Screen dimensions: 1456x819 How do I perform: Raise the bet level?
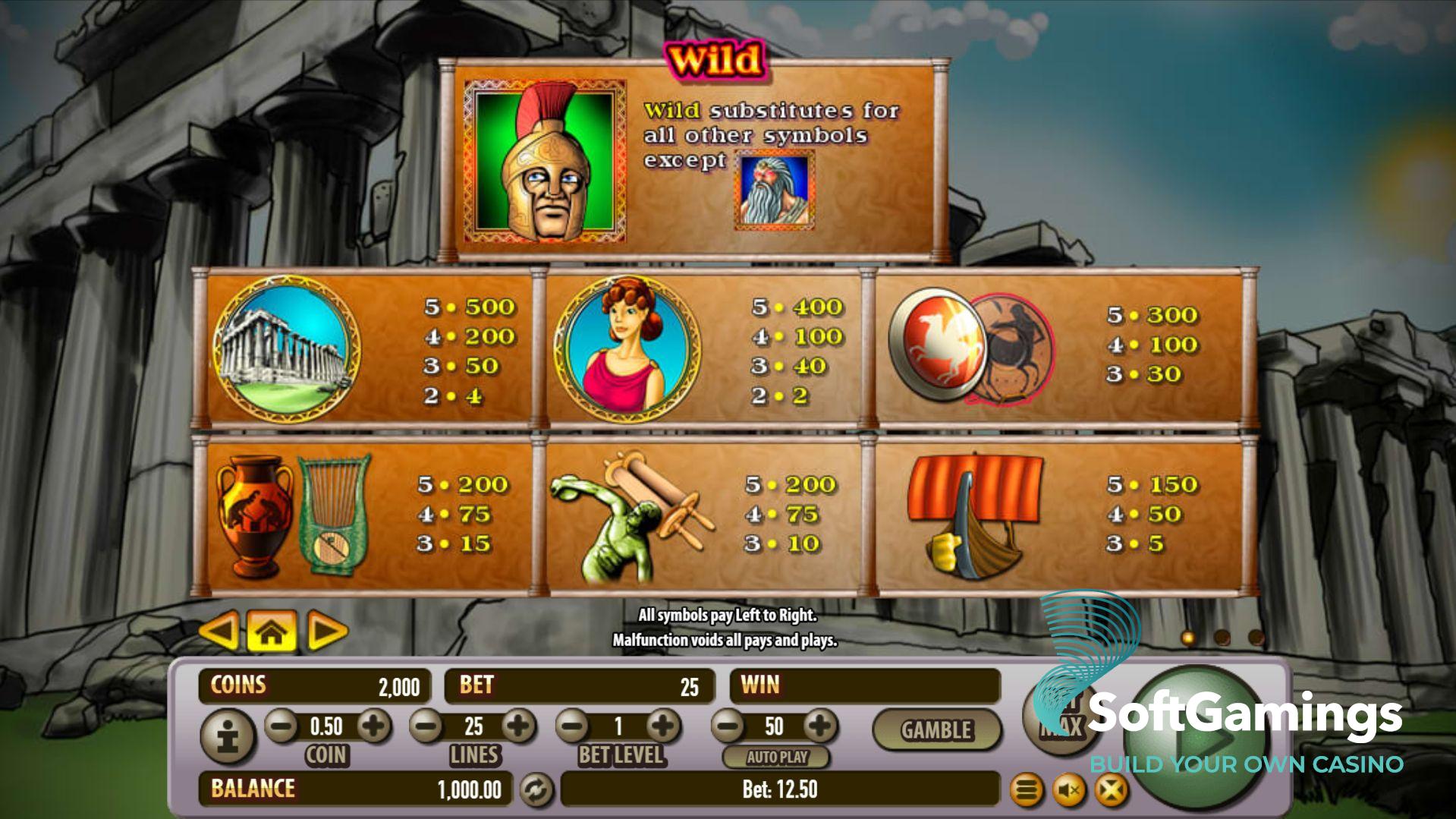(x=663, y=726)
